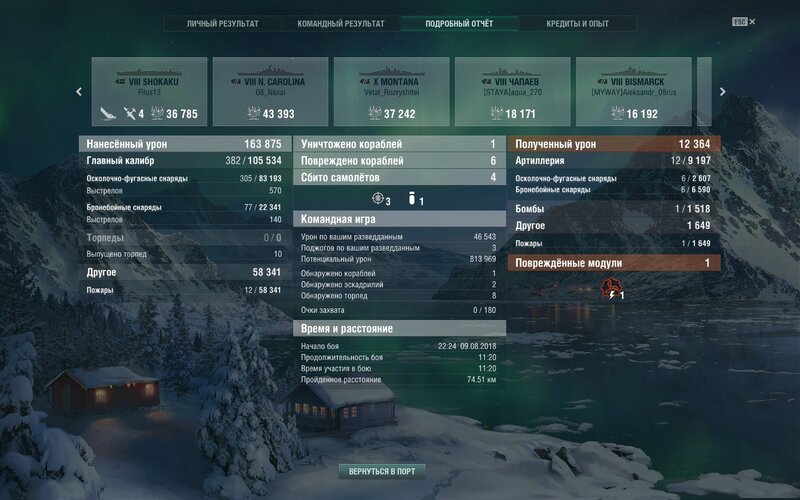Select the Подробный отчёт tab
800x500 pixels.
(x=459, y=23)
